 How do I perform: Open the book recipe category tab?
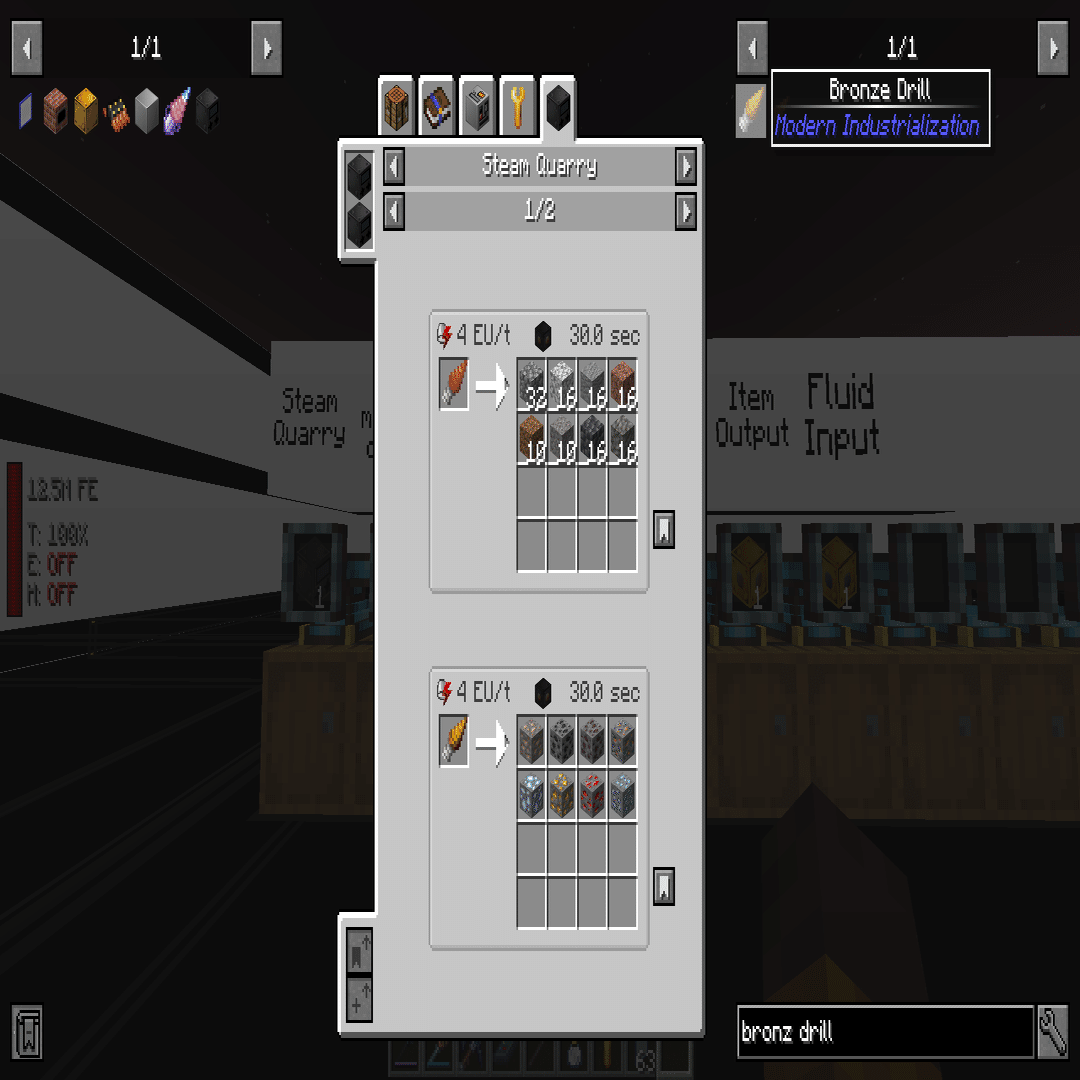(x=437, y=106)
